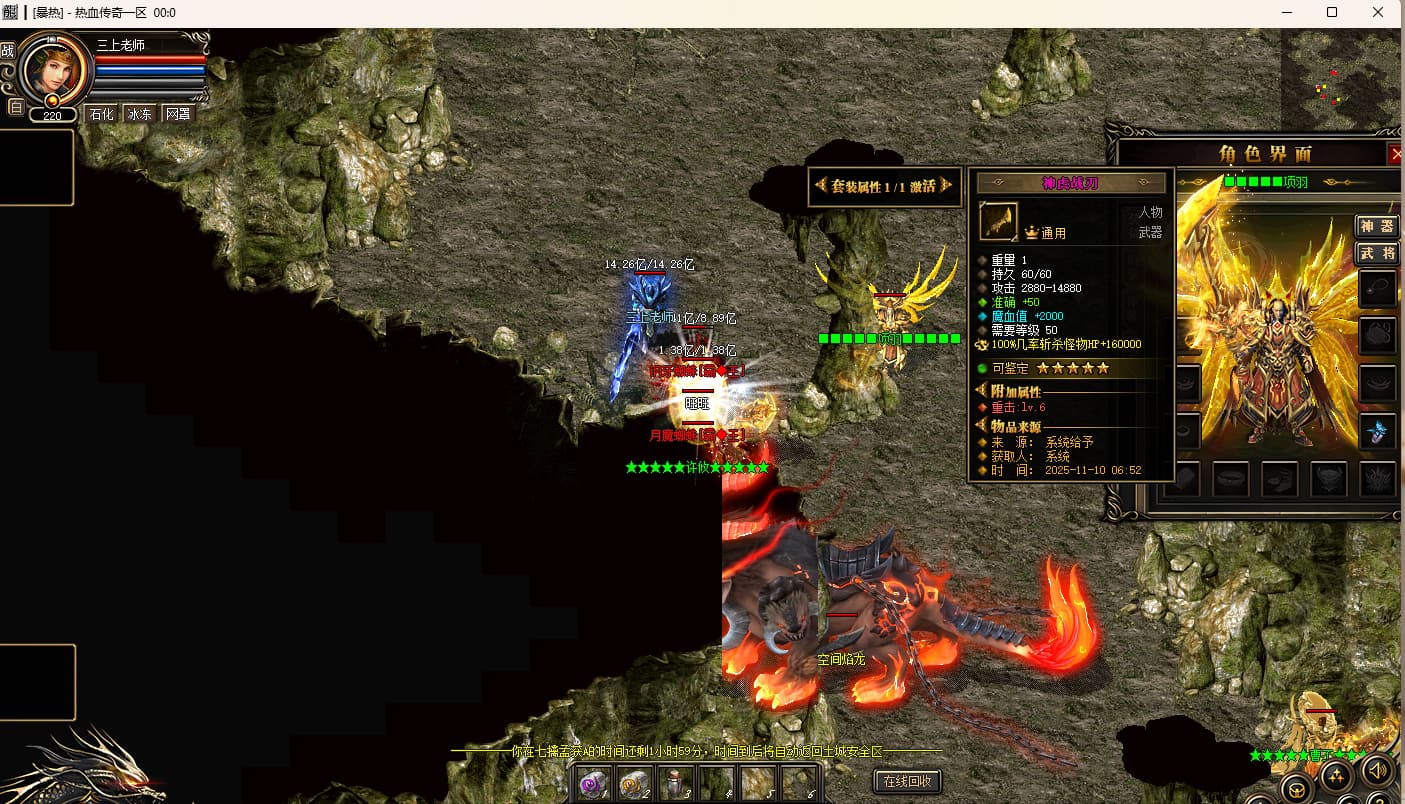
Task: Use the potion bottle in hotbar slot 3
Action: pyautogui.click(x=676, y=782)
